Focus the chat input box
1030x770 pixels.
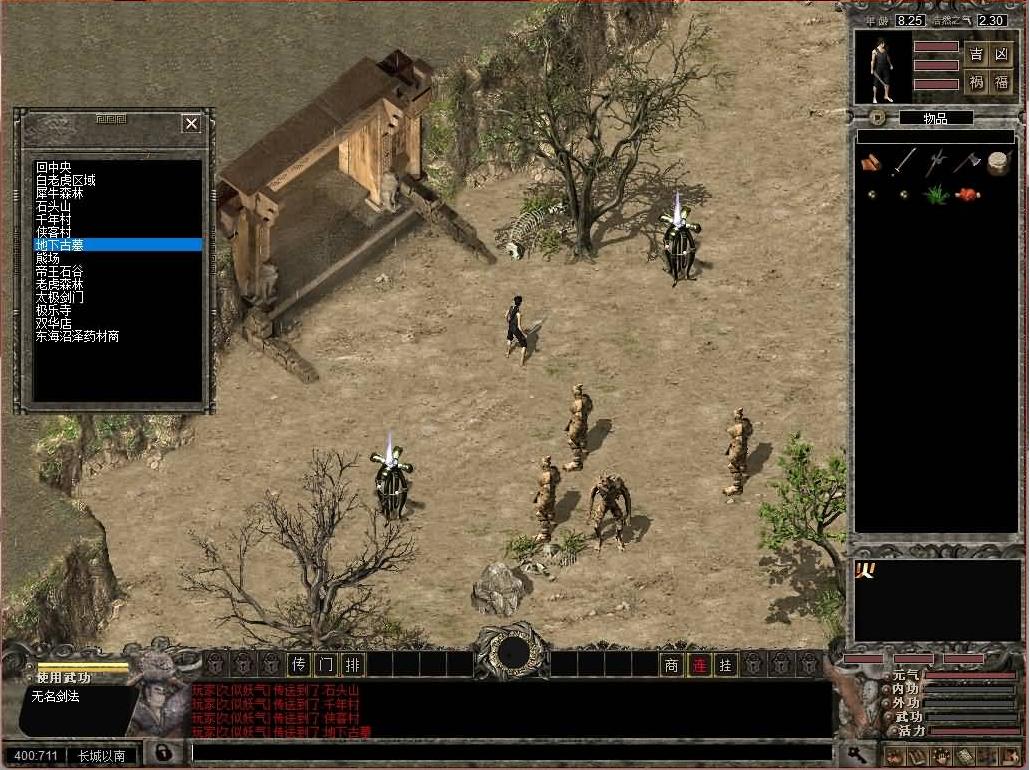pos(510,752)
